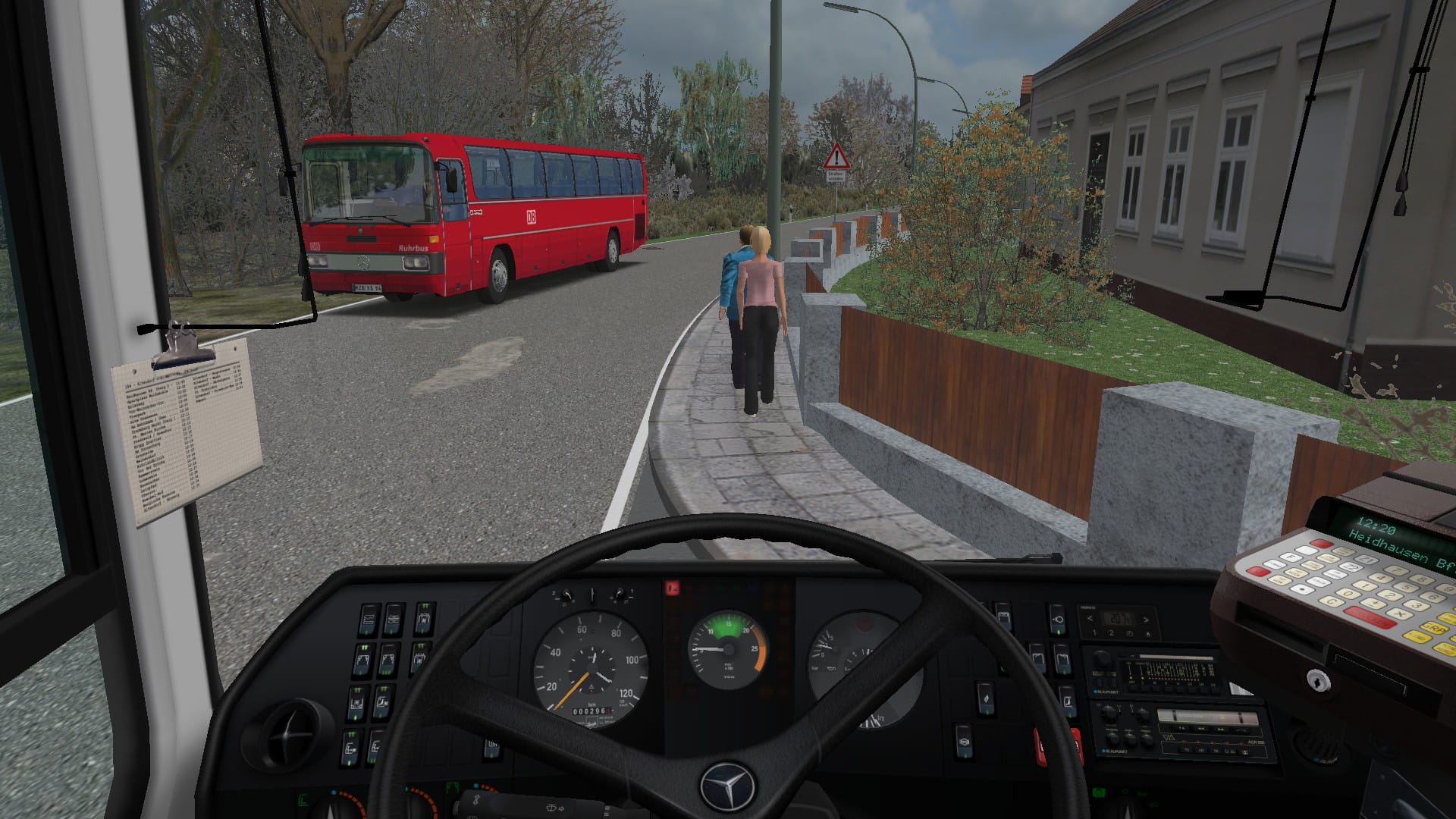
Task: Click the upper Blaupunkt radio's round knob
Action: coord(1103,660)
